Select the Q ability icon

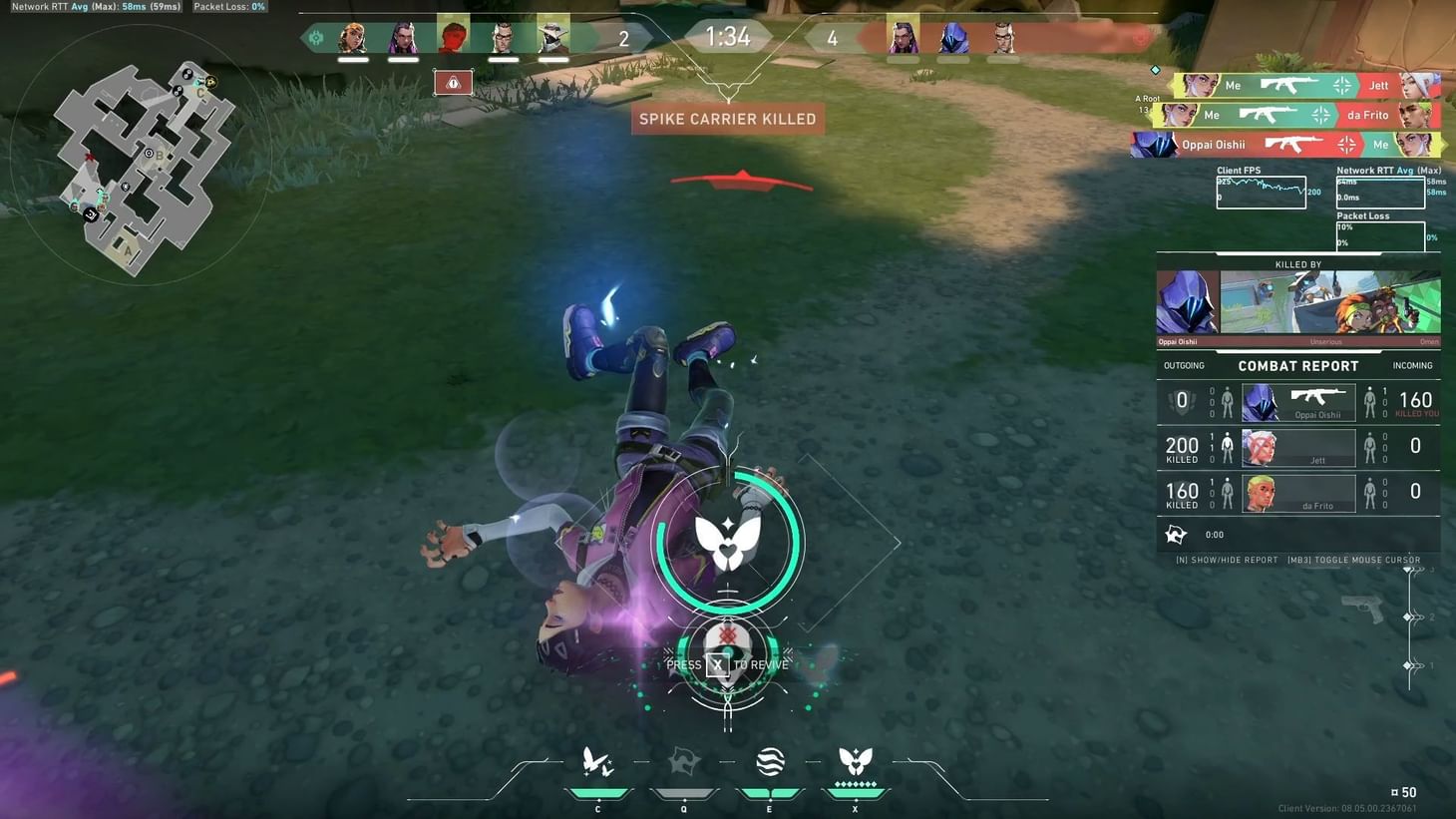[x=683, y=761]
